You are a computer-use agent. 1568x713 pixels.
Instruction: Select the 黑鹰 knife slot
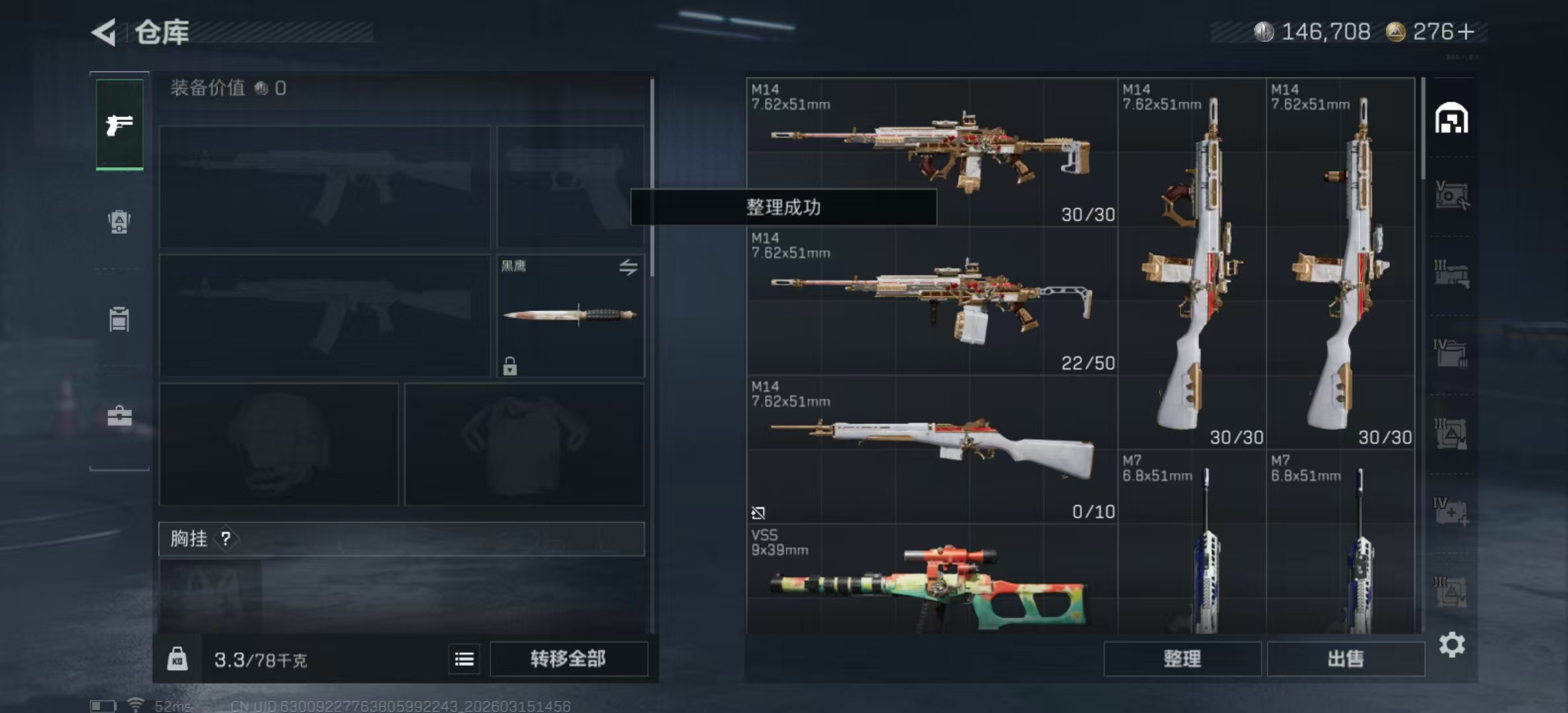pyautogui.click(x=570, y=316)
